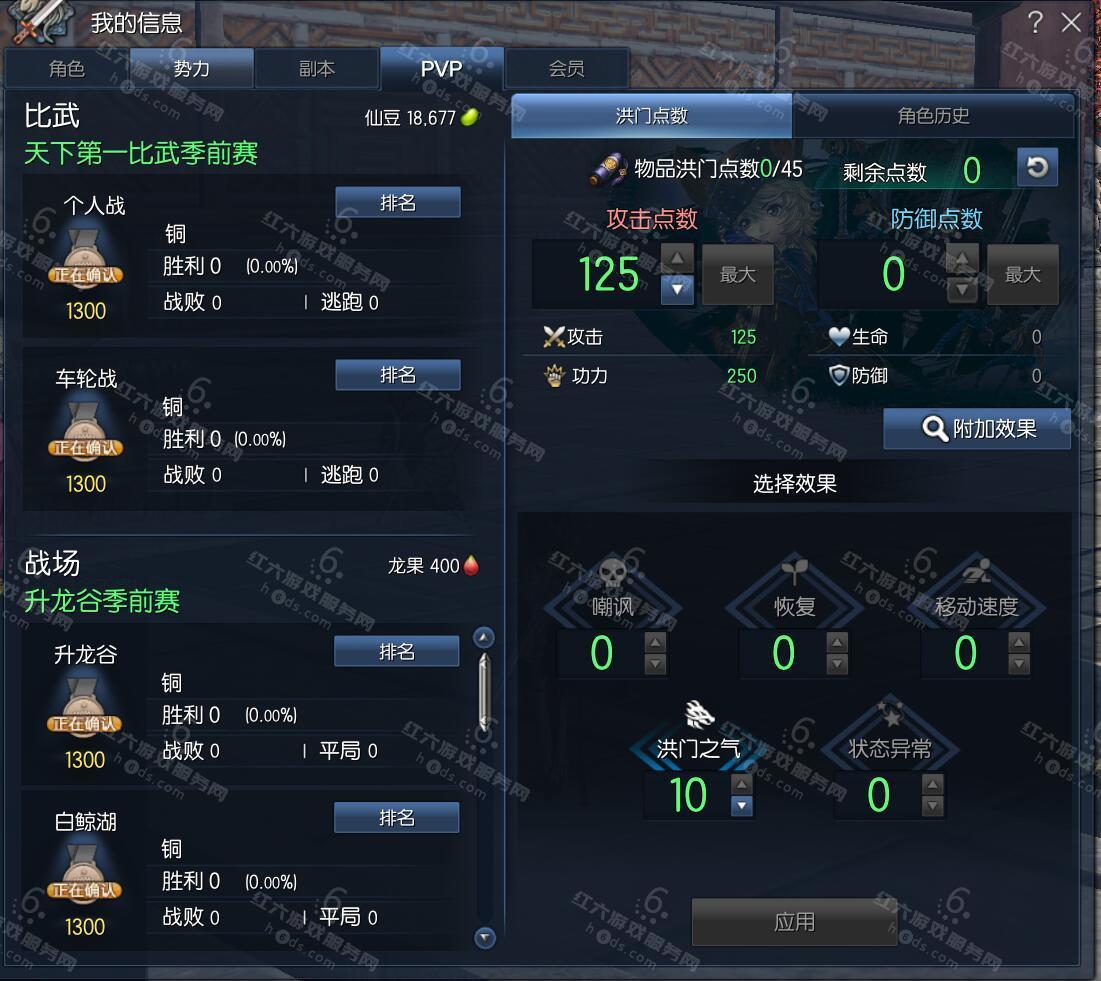Open 升龙谷 排名 ranking

click(397, 652)
